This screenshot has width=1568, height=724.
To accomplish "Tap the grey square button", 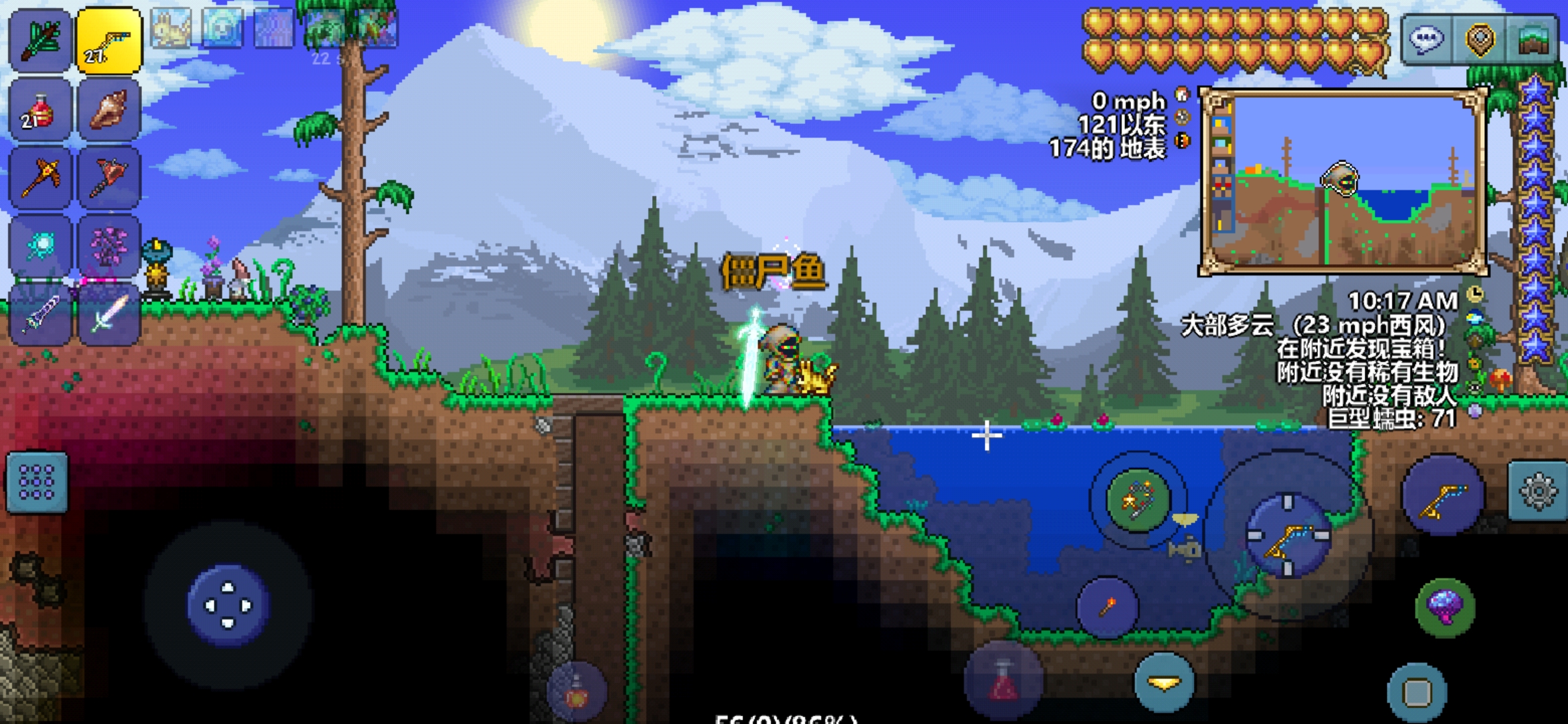I will pyautogui.click(x=1417, y=692).
